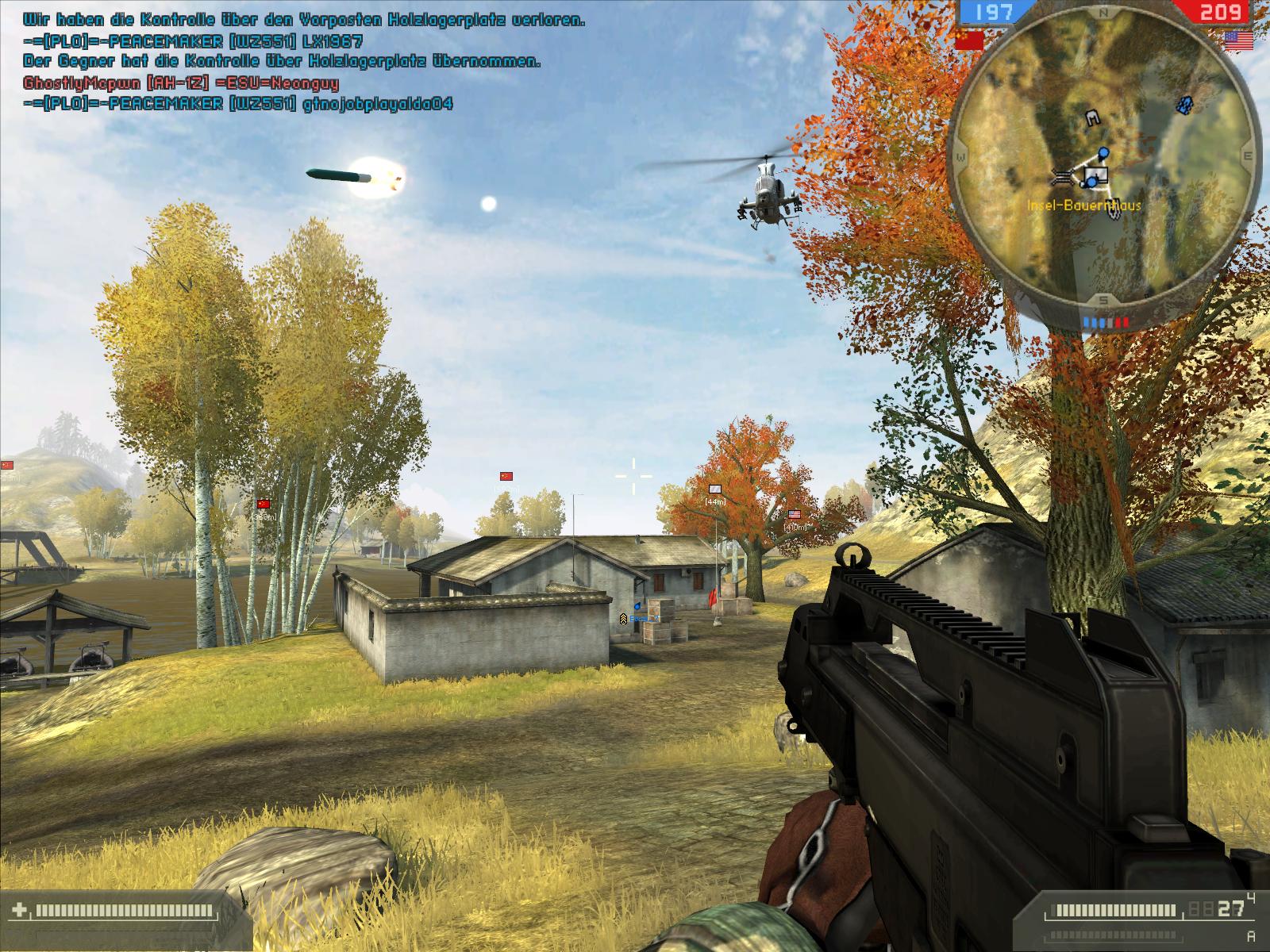Click the US team flag beside the minimap
The height and width of the screenshot is (952, 1270).
click(1239, 40)
